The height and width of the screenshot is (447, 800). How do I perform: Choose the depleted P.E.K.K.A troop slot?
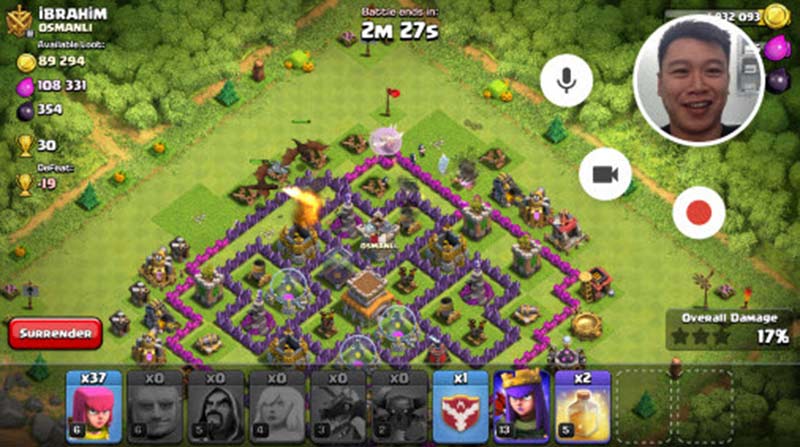click(x=398, y=406)
